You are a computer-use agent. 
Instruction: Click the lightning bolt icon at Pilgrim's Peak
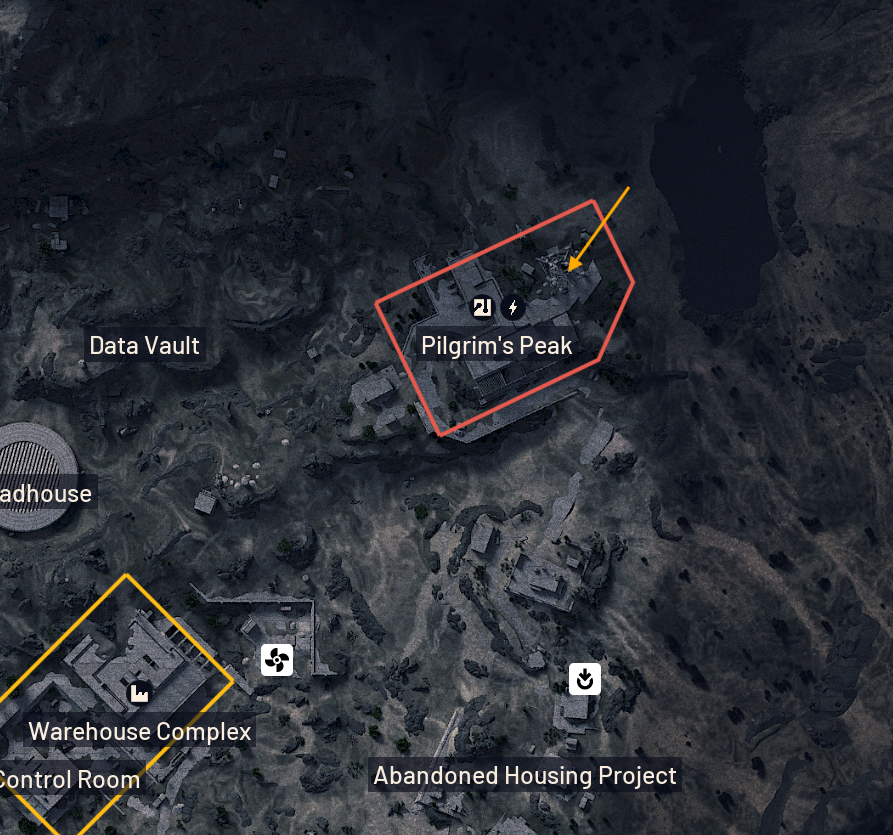pos(514,307)
